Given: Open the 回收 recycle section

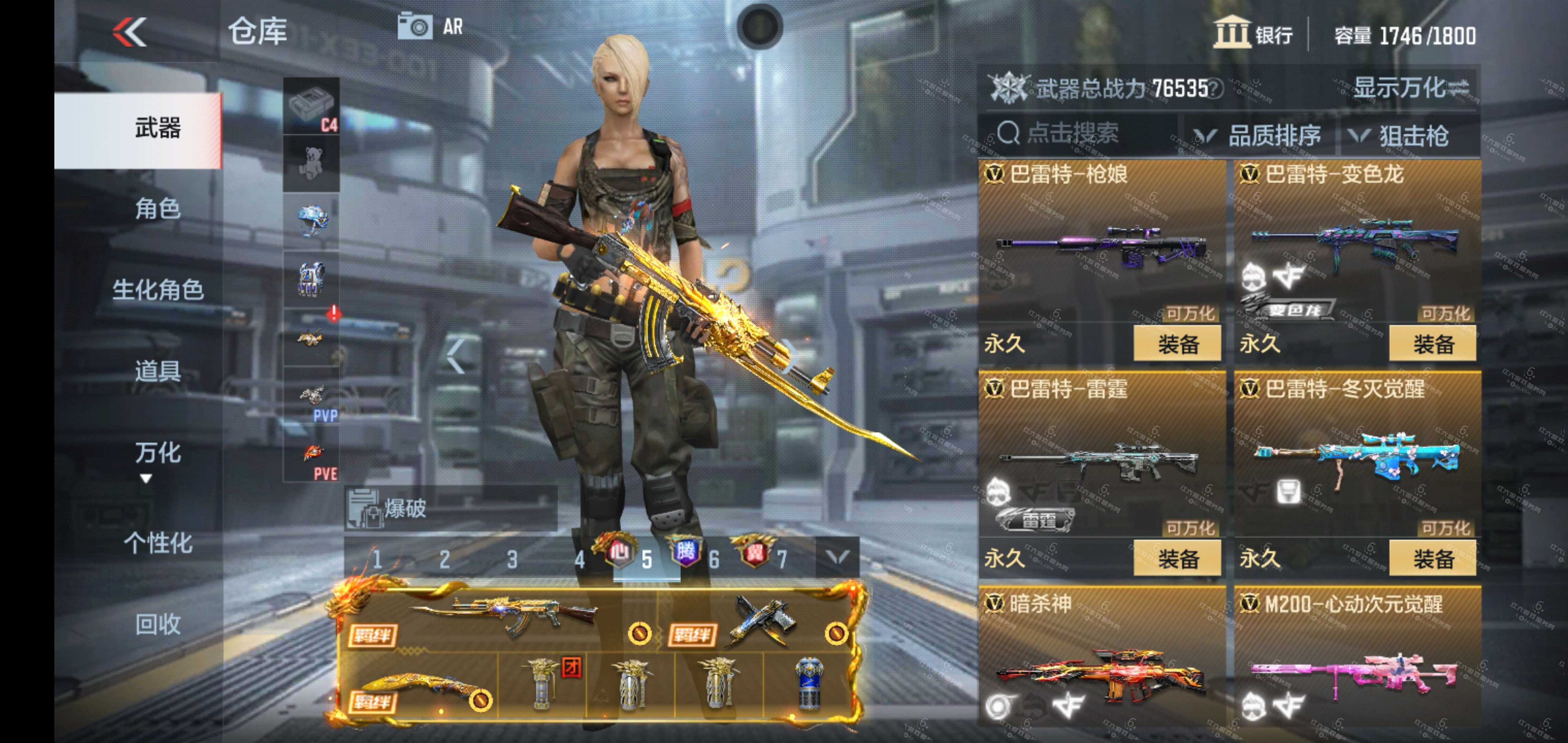Looking at the screenshot, I should pyautogui.click(x=157, y=624).
